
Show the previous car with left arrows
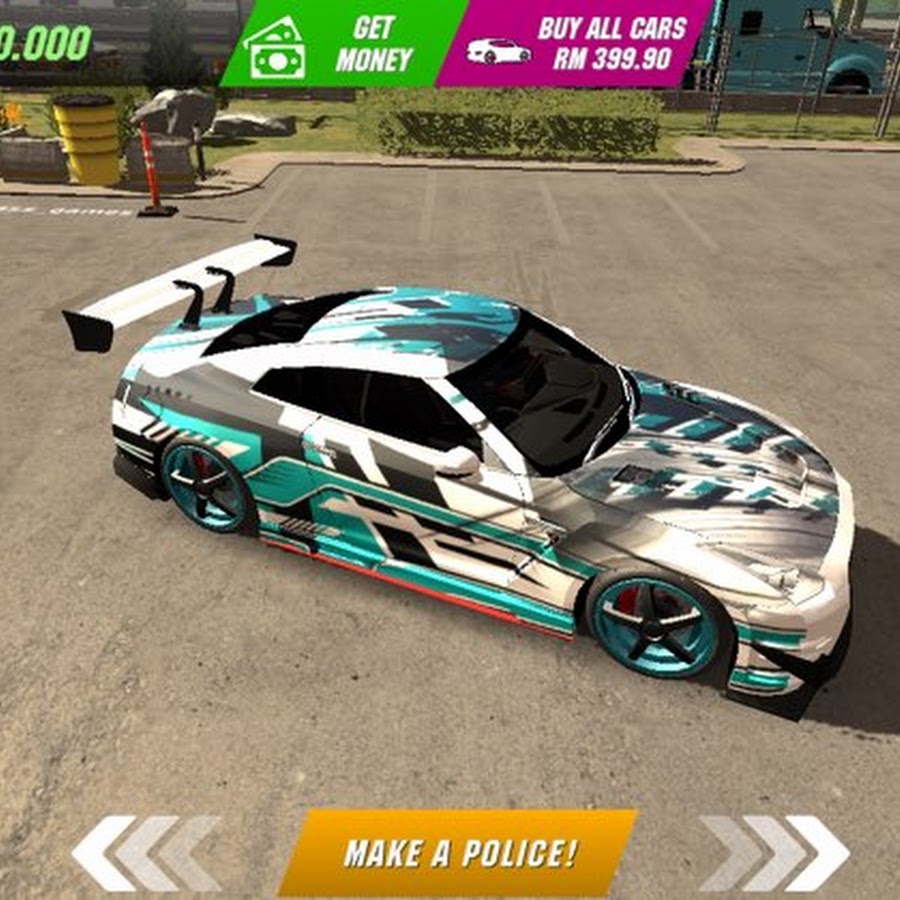[146, 853]
